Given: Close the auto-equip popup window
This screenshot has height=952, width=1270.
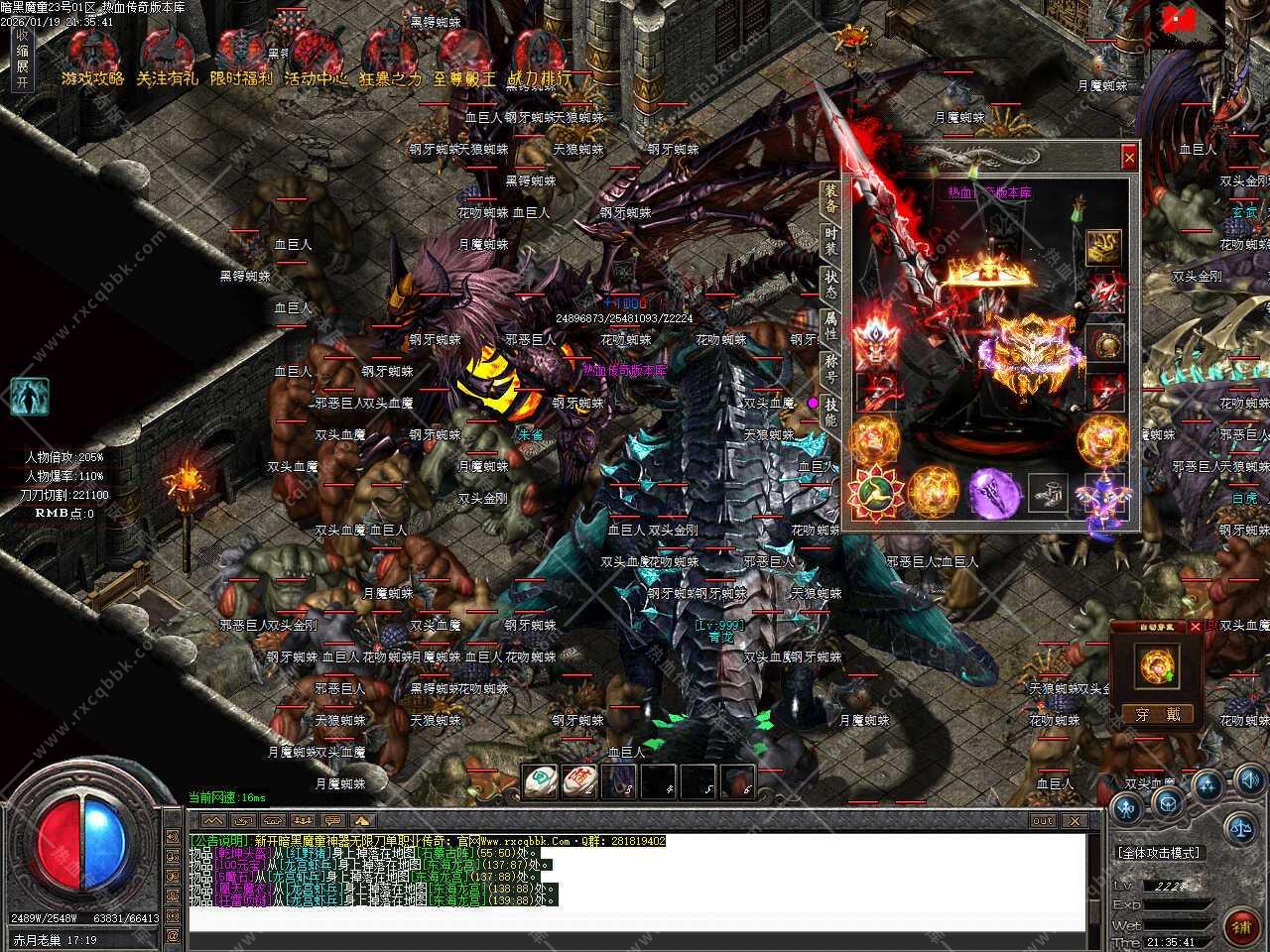Looking at the screenshot, I should tap(1196, 627).
